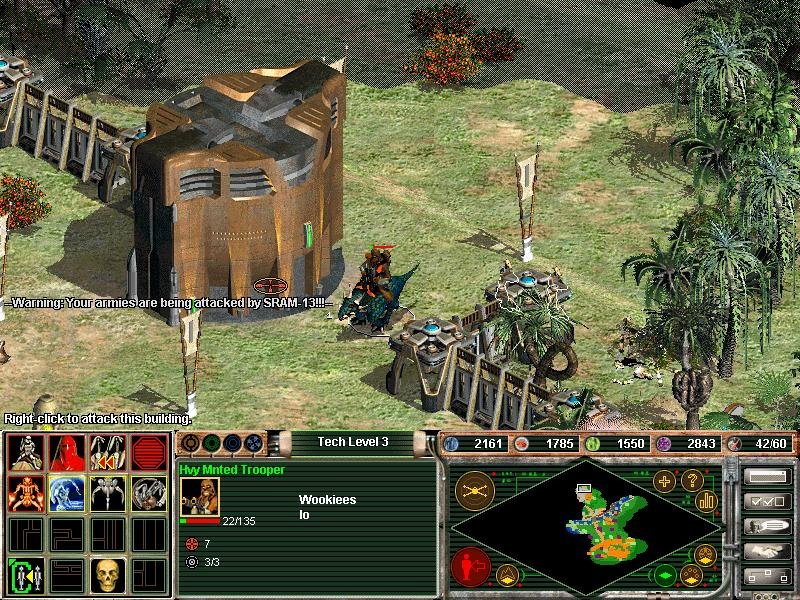Show the bar chart statistics button

[707, 501]
